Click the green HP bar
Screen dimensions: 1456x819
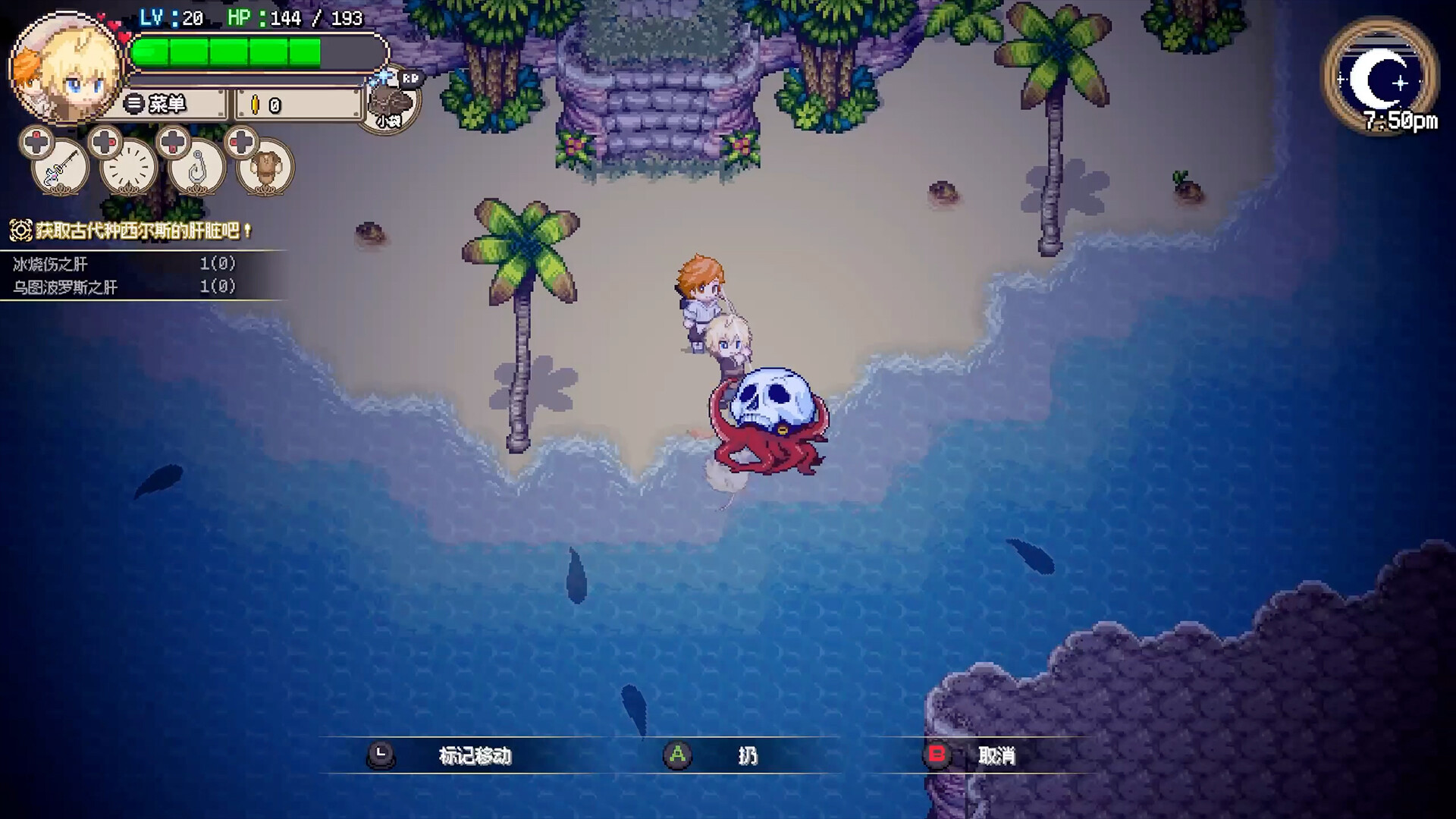pyautogui.click(x=227, y=52)
